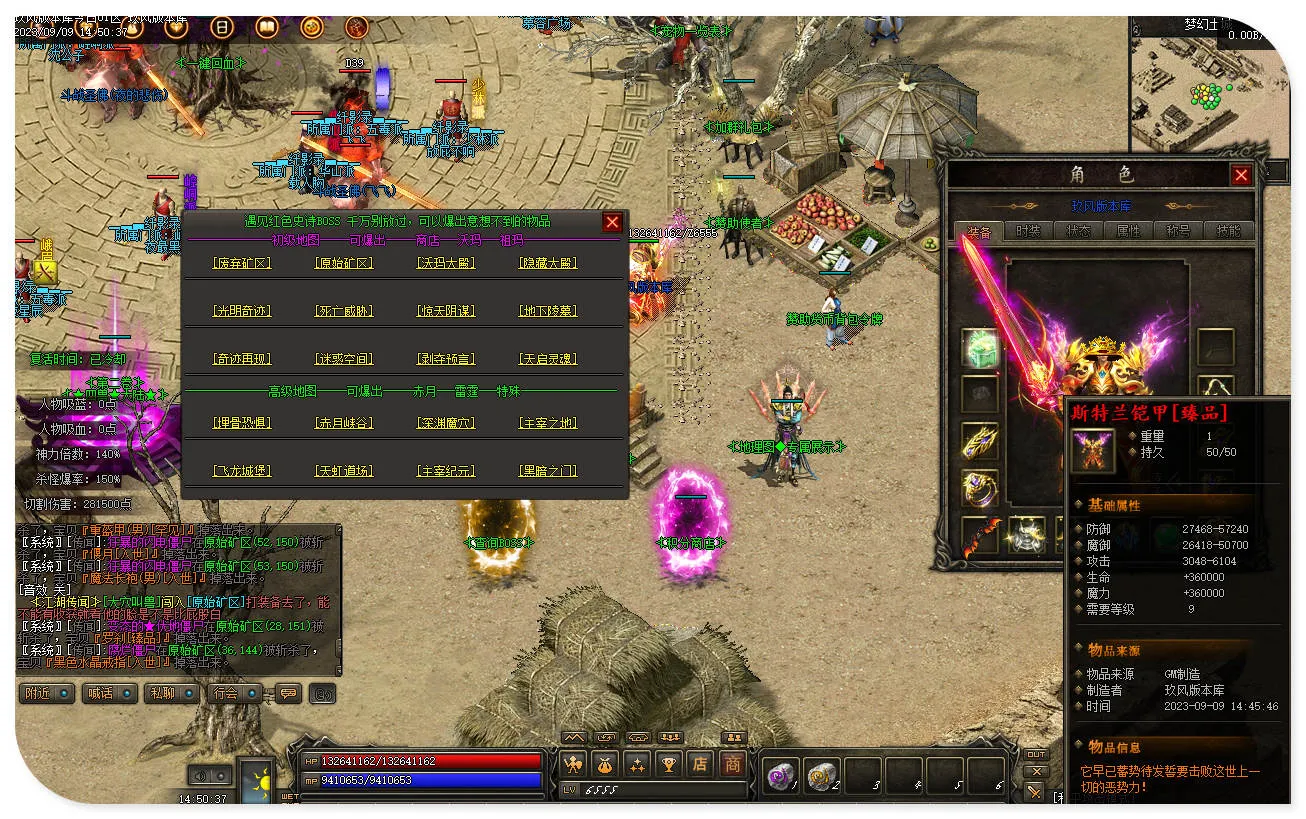1306x819 pixels.
Task: Enter 黑暗之门 from the list
Action: pyautogui.click(x=548, y=471)
